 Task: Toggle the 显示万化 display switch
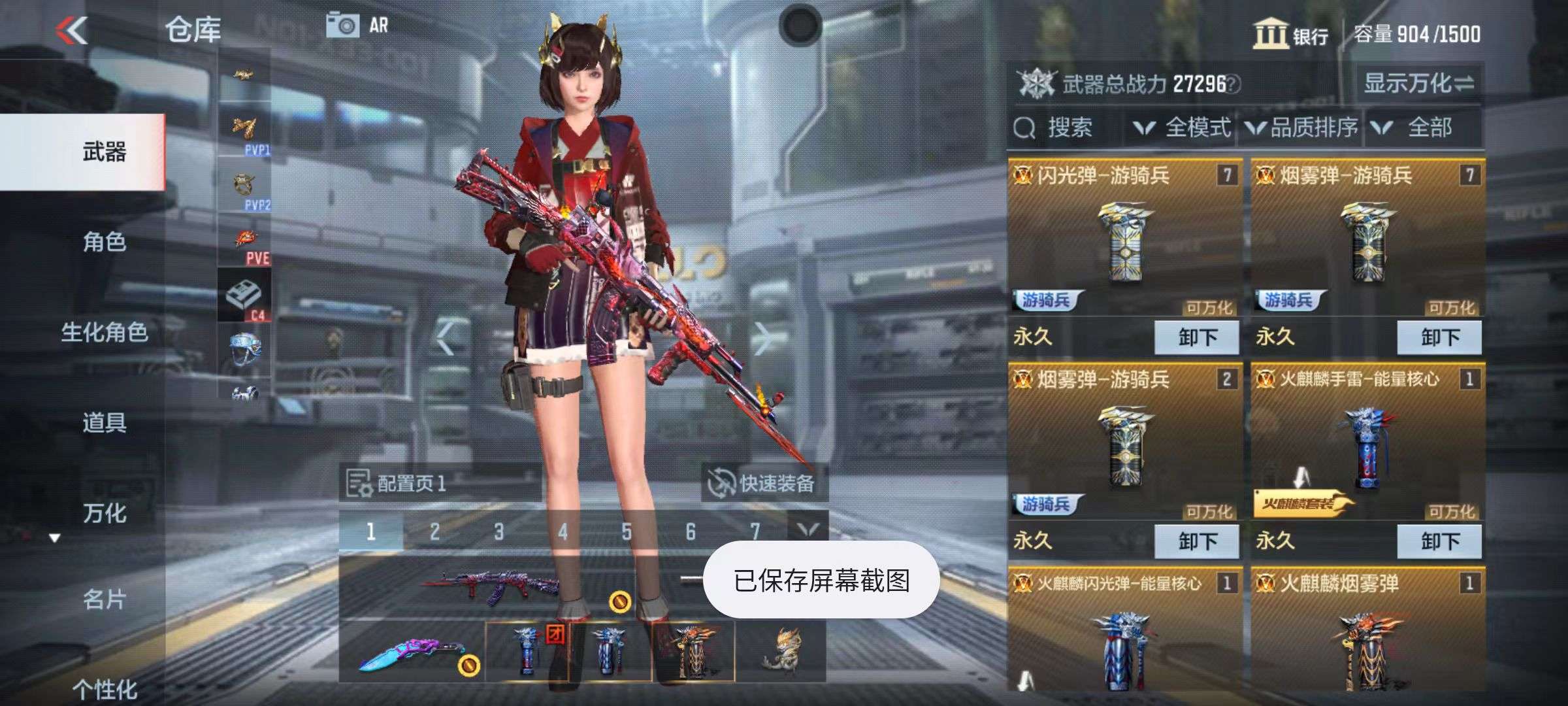pyautogui.click(x=1418, y=83)
